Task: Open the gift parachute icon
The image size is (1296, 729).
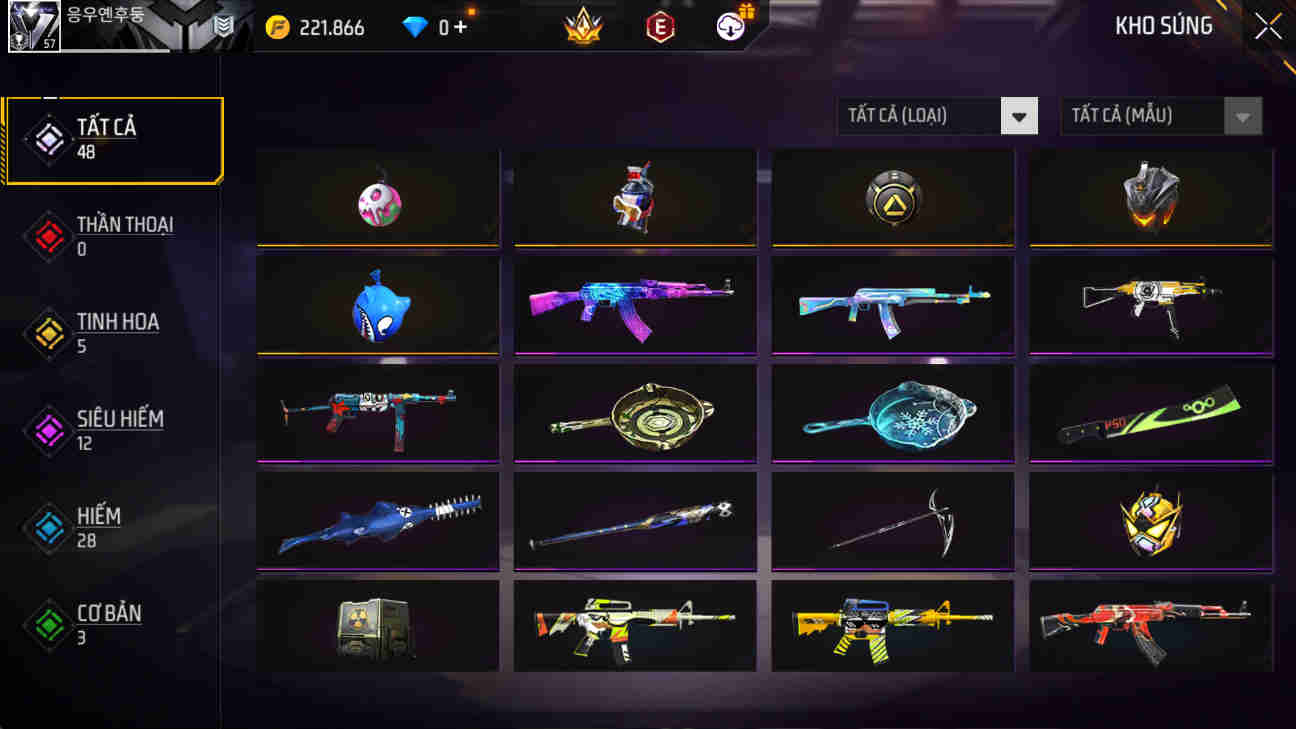Action: tap(729, 27)
